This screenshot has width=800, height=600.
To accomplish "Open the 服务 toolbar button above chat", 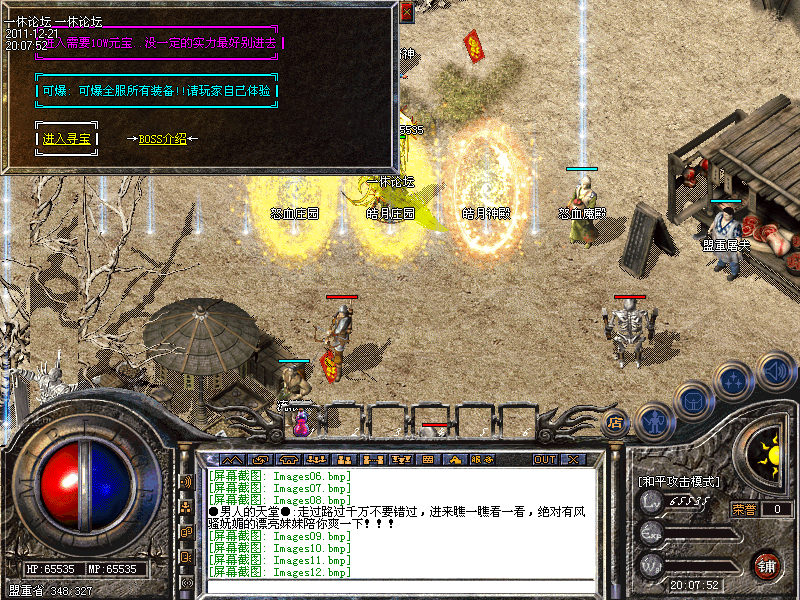I will [x=481, y=459].
